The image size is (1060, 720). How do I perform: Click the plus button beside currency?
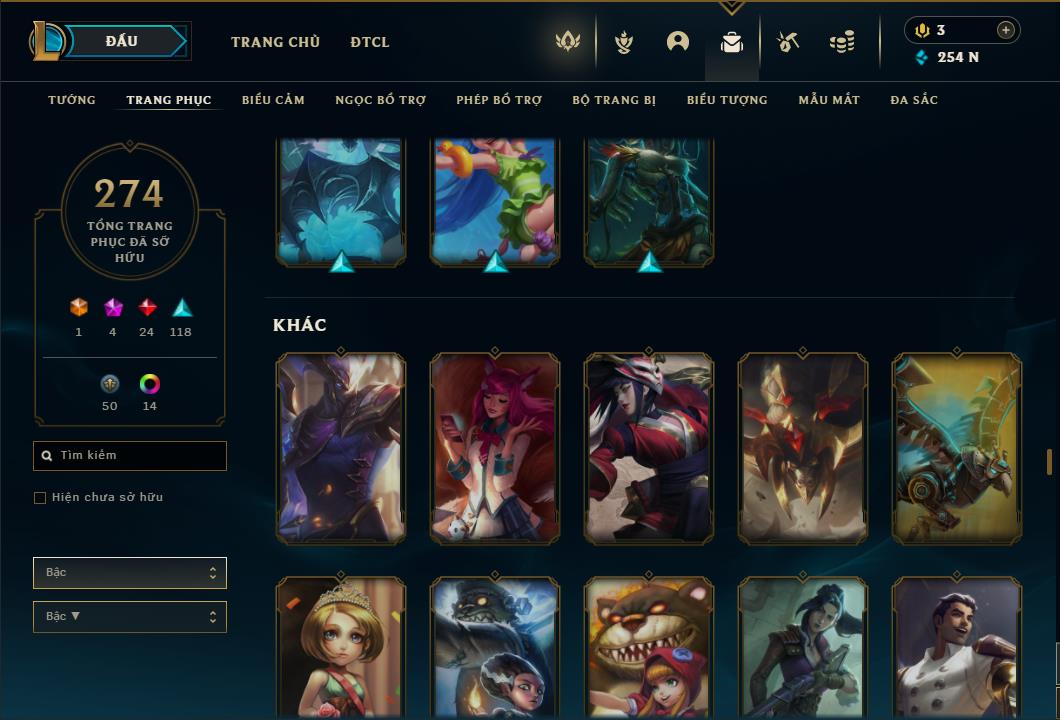pyautogui.click(x=1006, y=30)
